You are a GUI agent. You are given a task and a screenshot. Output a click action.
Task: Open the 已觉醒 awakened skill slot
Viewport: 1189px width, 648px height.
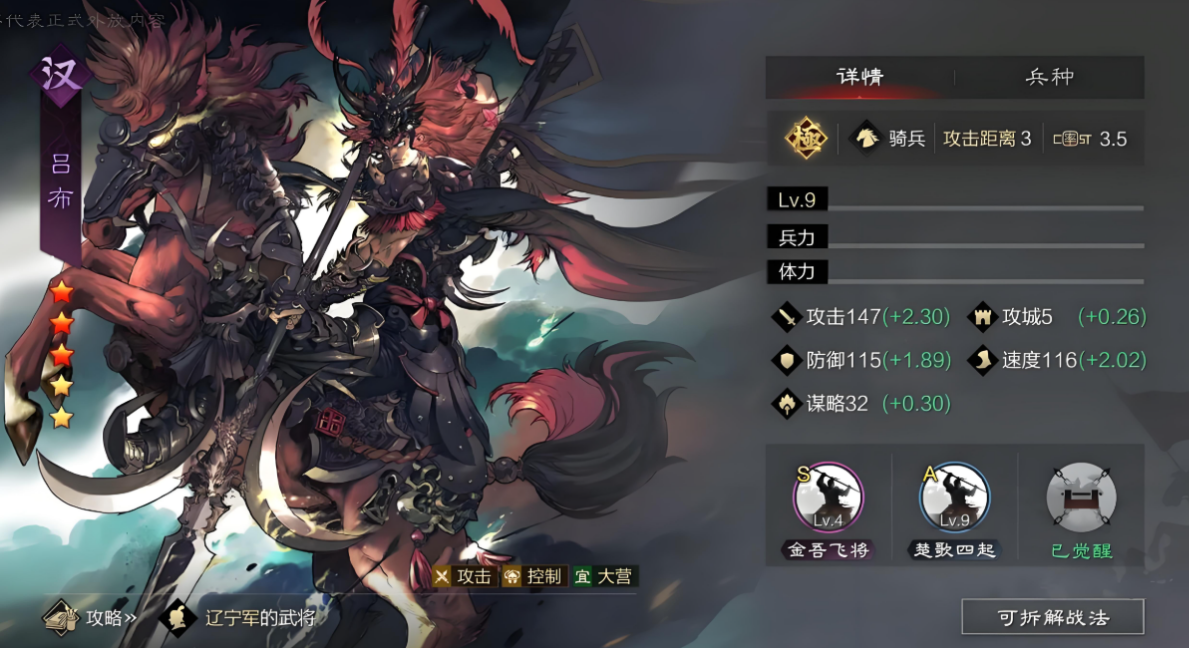(1081, 497)
